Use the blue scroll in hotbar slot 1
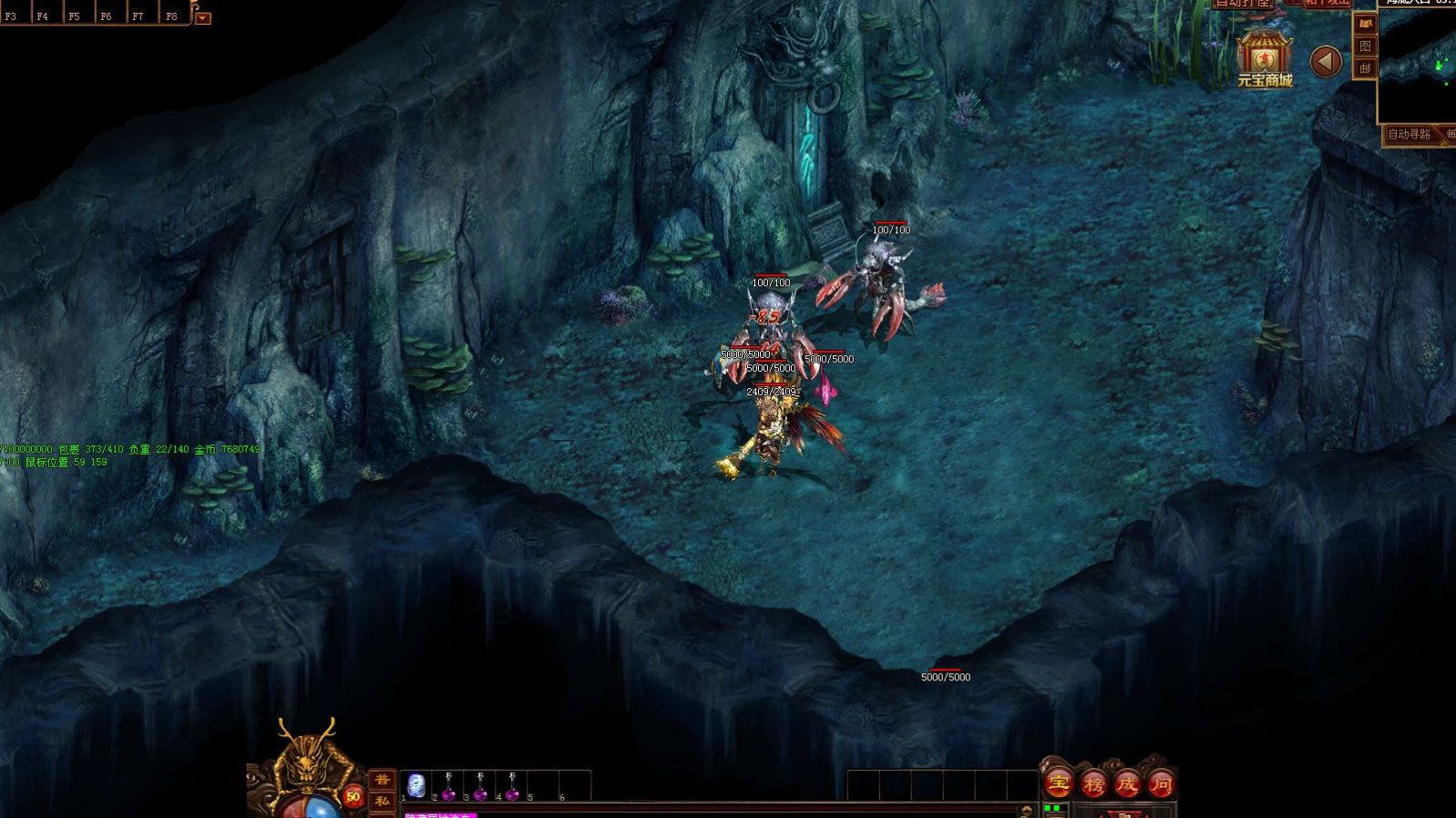 [x=417, y=783]
